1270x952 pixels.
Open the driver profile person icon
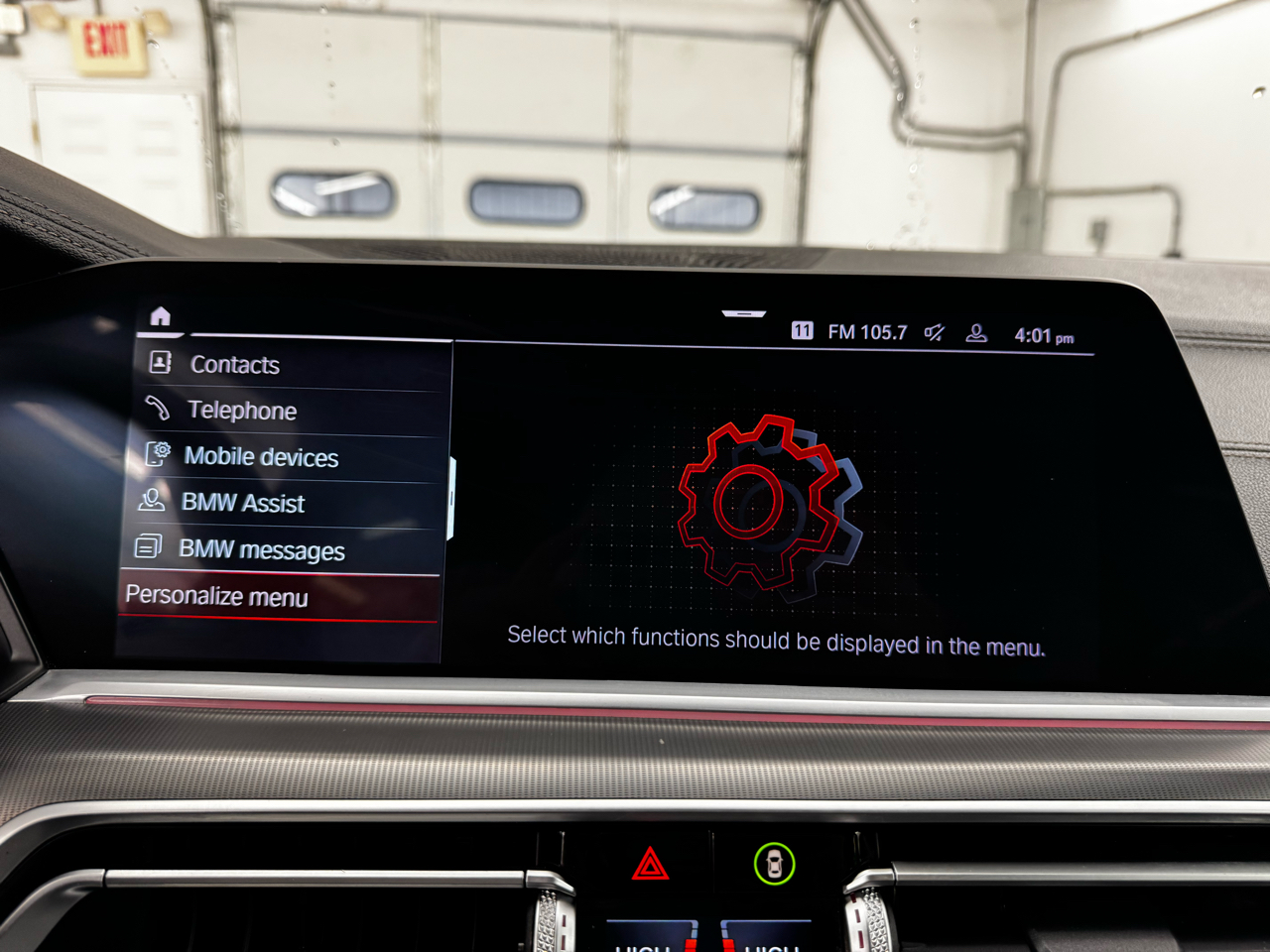click(x=977, y=332)
